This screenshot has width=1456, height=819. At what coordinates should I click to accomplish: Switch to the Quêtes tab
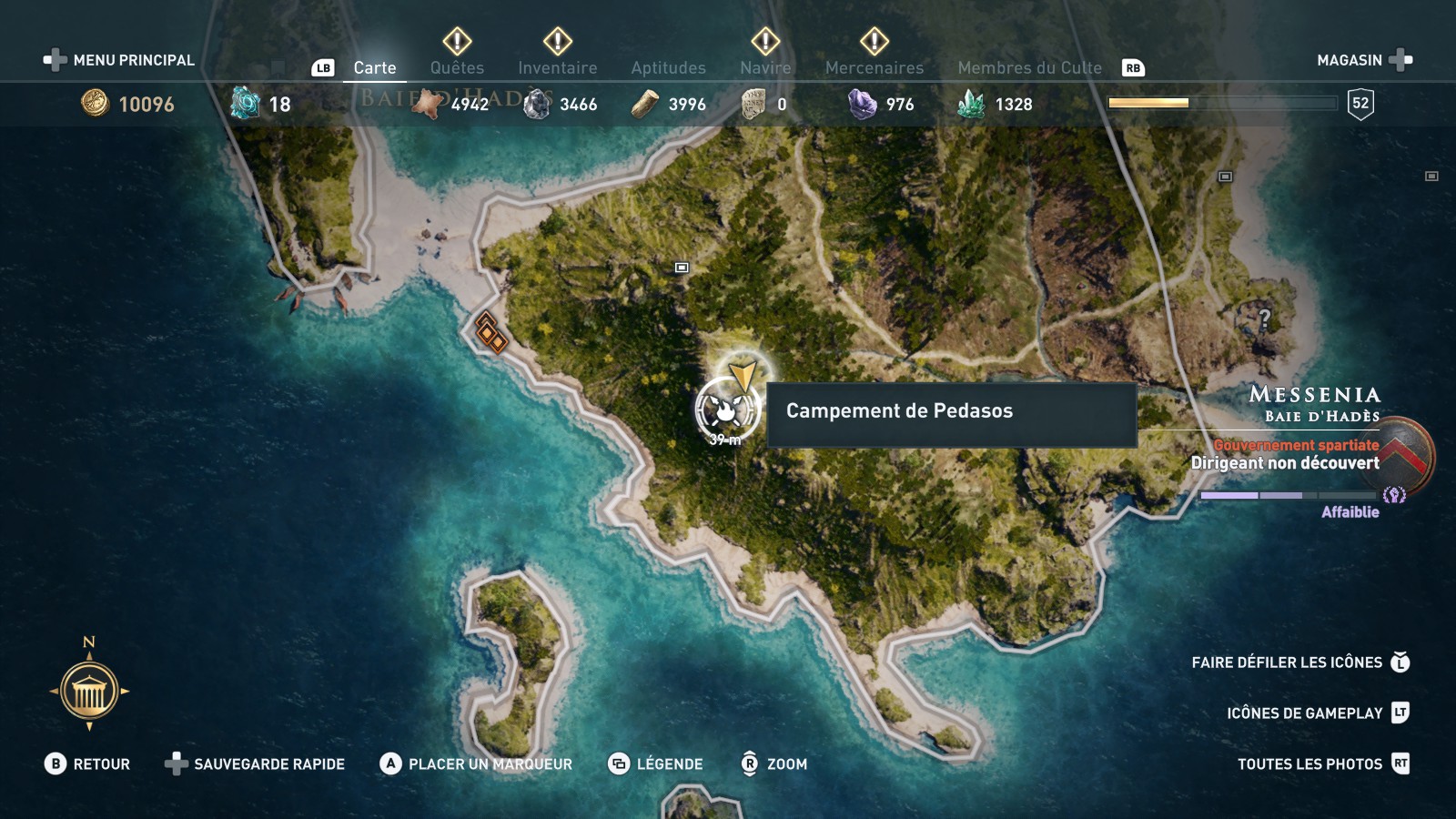pos(457,67)
